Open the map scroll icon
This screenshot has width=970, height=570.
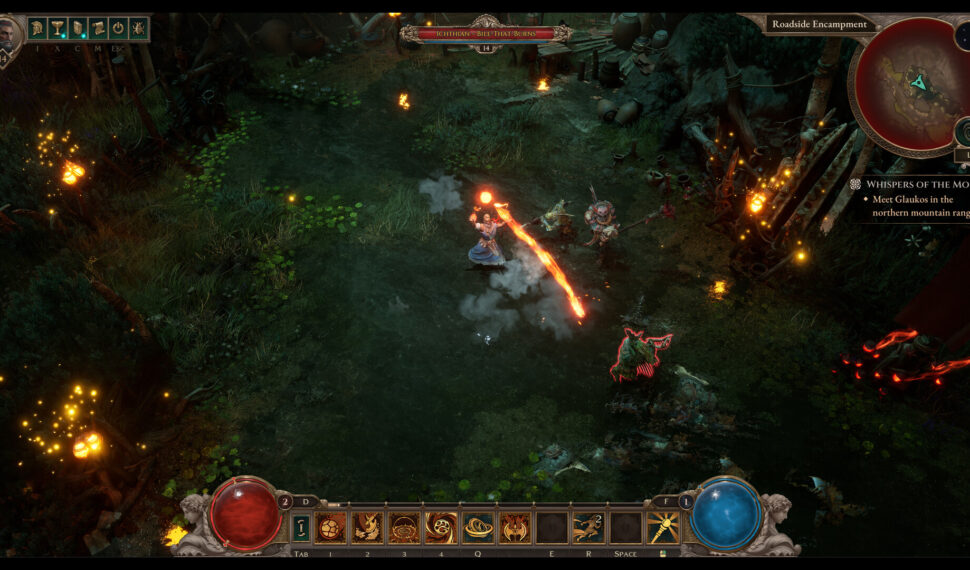click(x=98, y=28)
